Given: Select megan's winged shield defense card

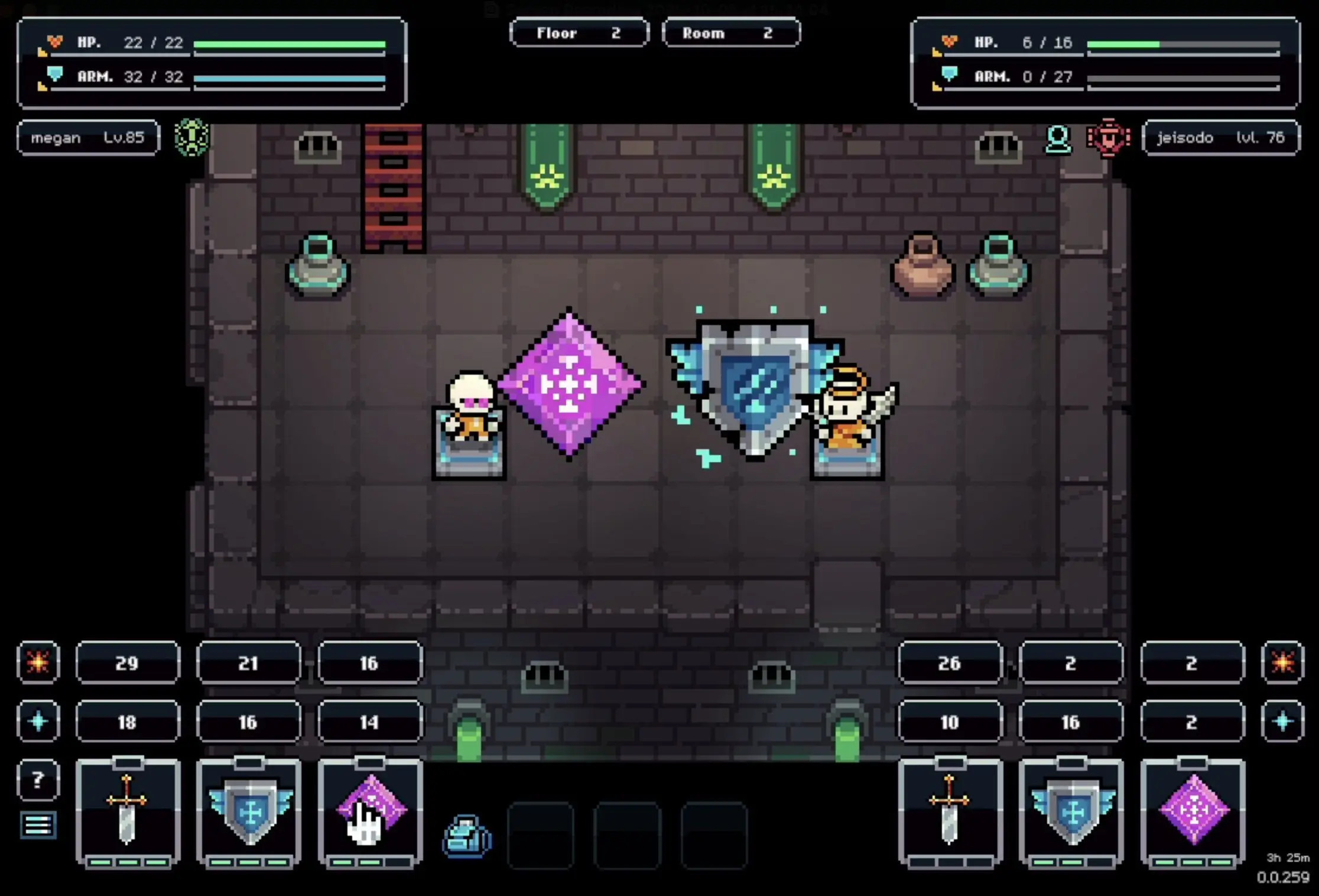Looking at the screenshot, I should [249, 816].
